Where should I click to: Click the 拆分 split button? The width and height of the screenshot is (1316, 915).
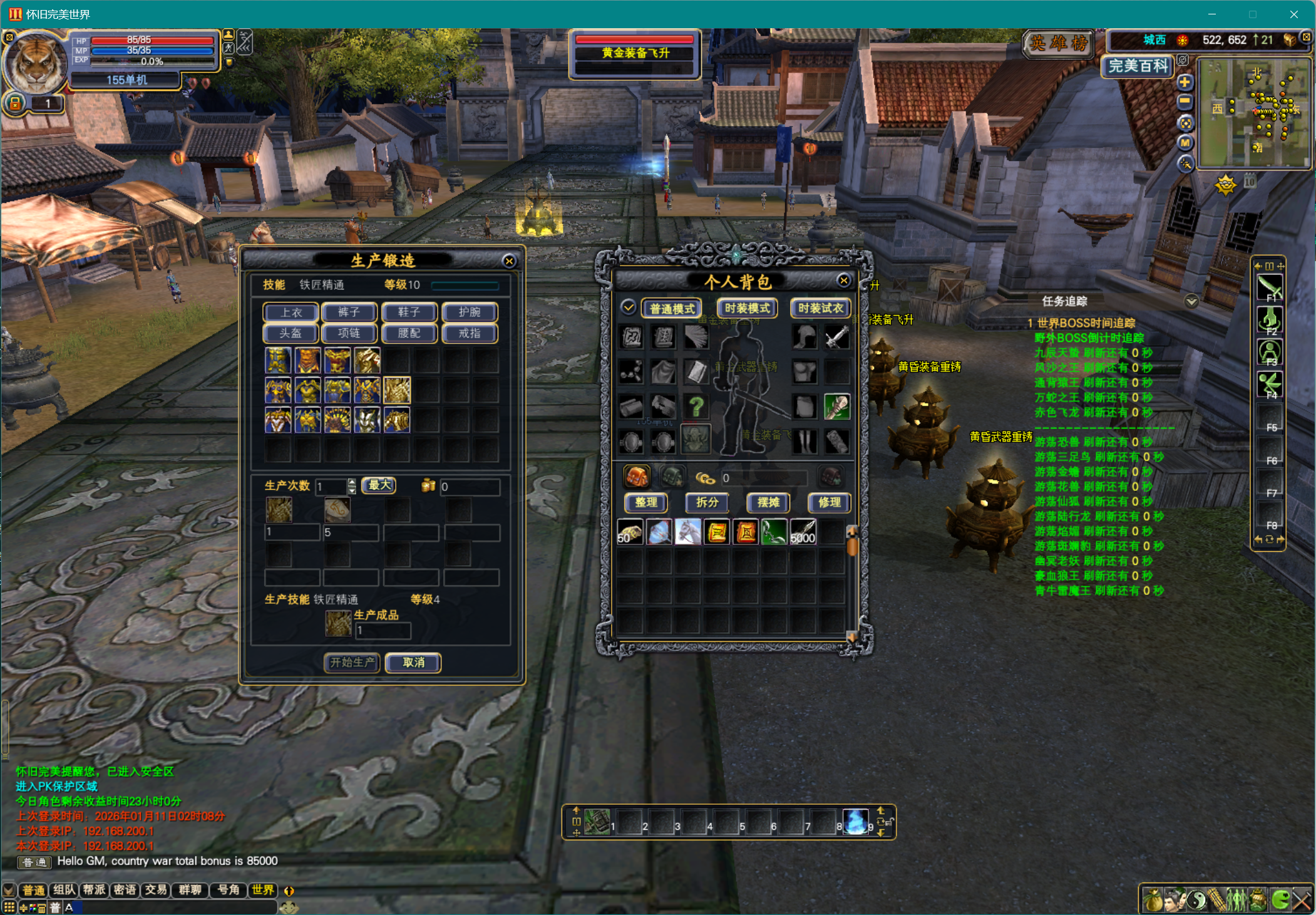tap(707, 502)
